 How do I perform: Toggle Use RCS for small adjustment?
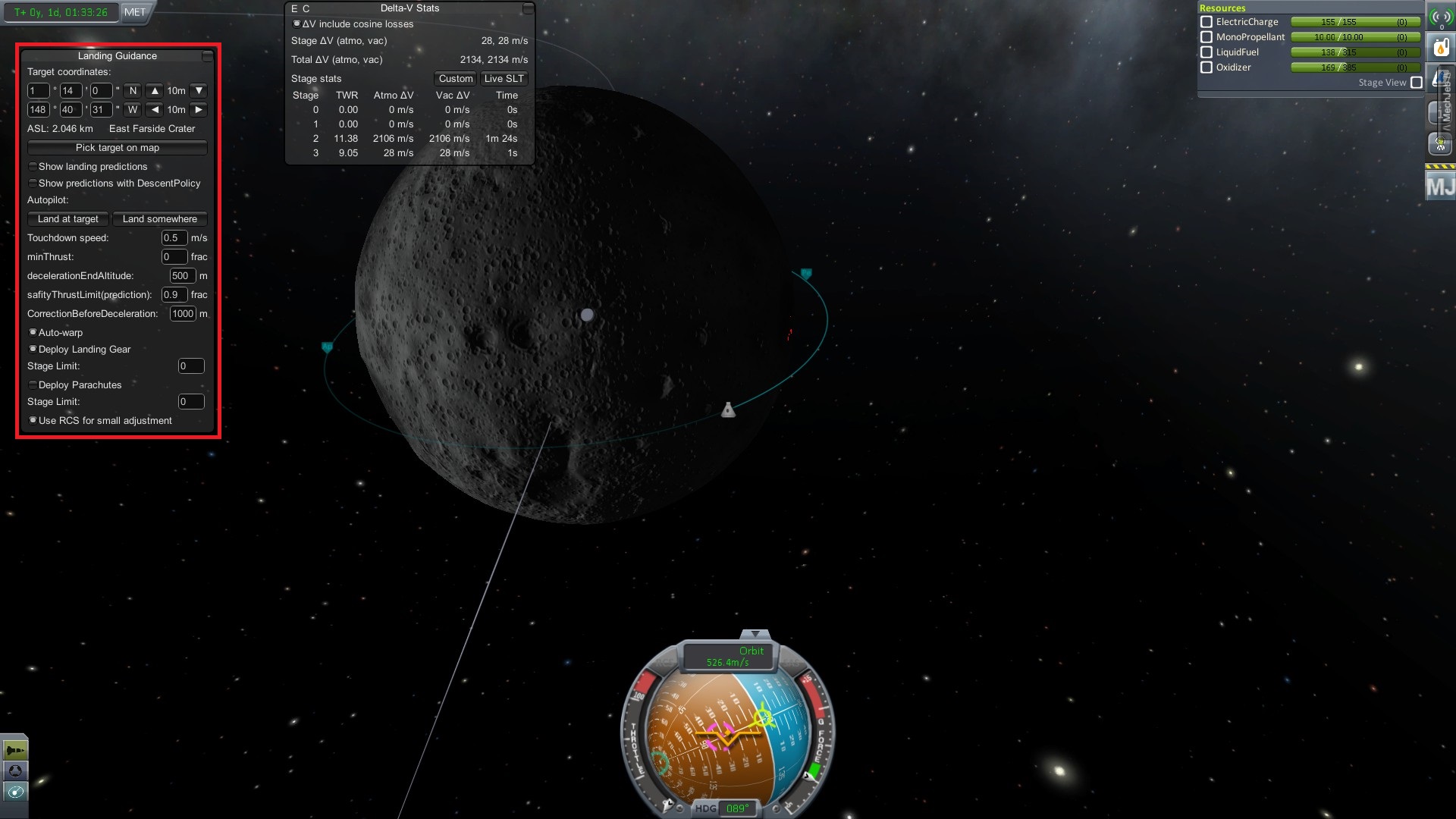pyautogui.click(x=33, y=421)
